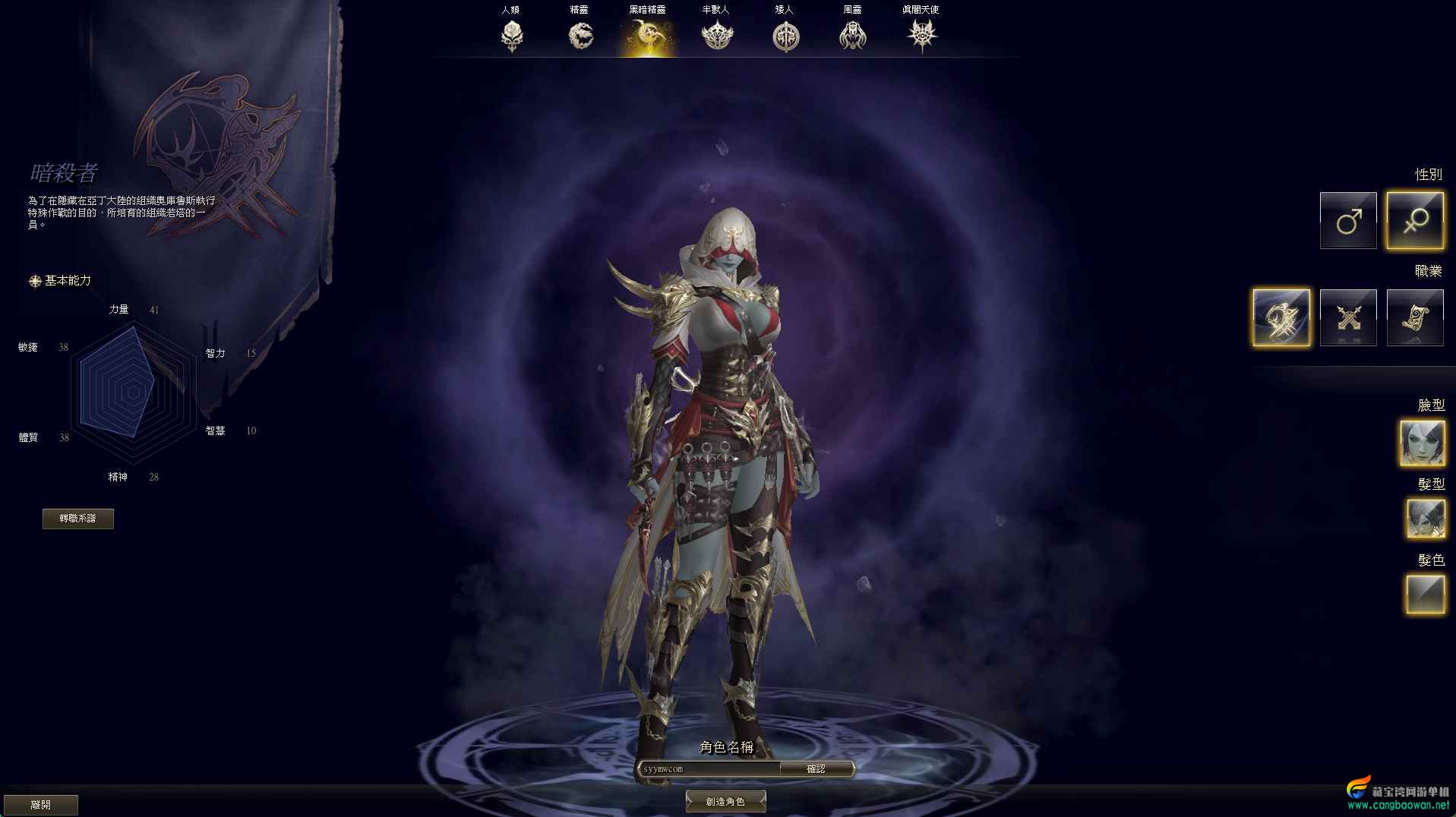Select the 黑暗精靈 (Dark Elf) race emblem
This screenshot has height=817, width=1456.
point(648,35)
